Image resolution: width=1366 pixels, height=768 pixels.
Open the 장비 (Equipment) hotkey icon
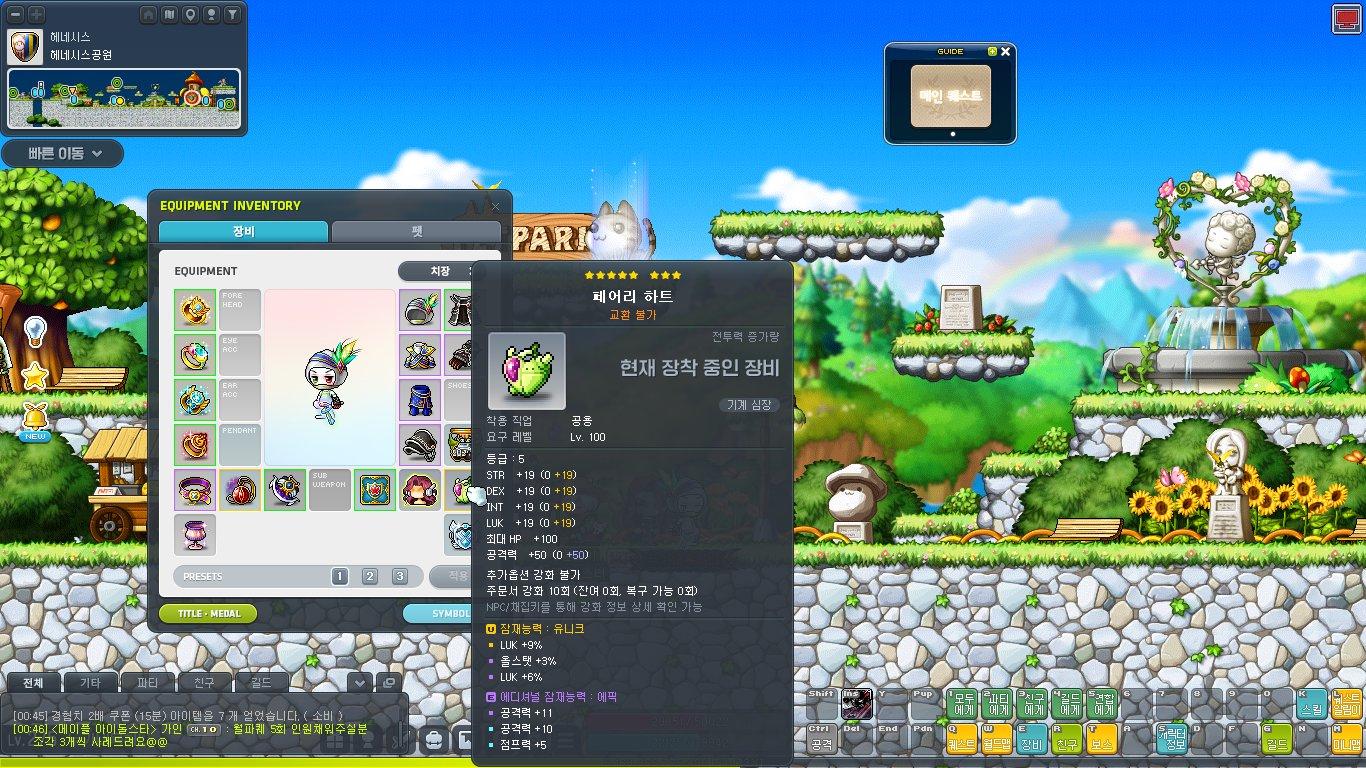click(1033, 740)
